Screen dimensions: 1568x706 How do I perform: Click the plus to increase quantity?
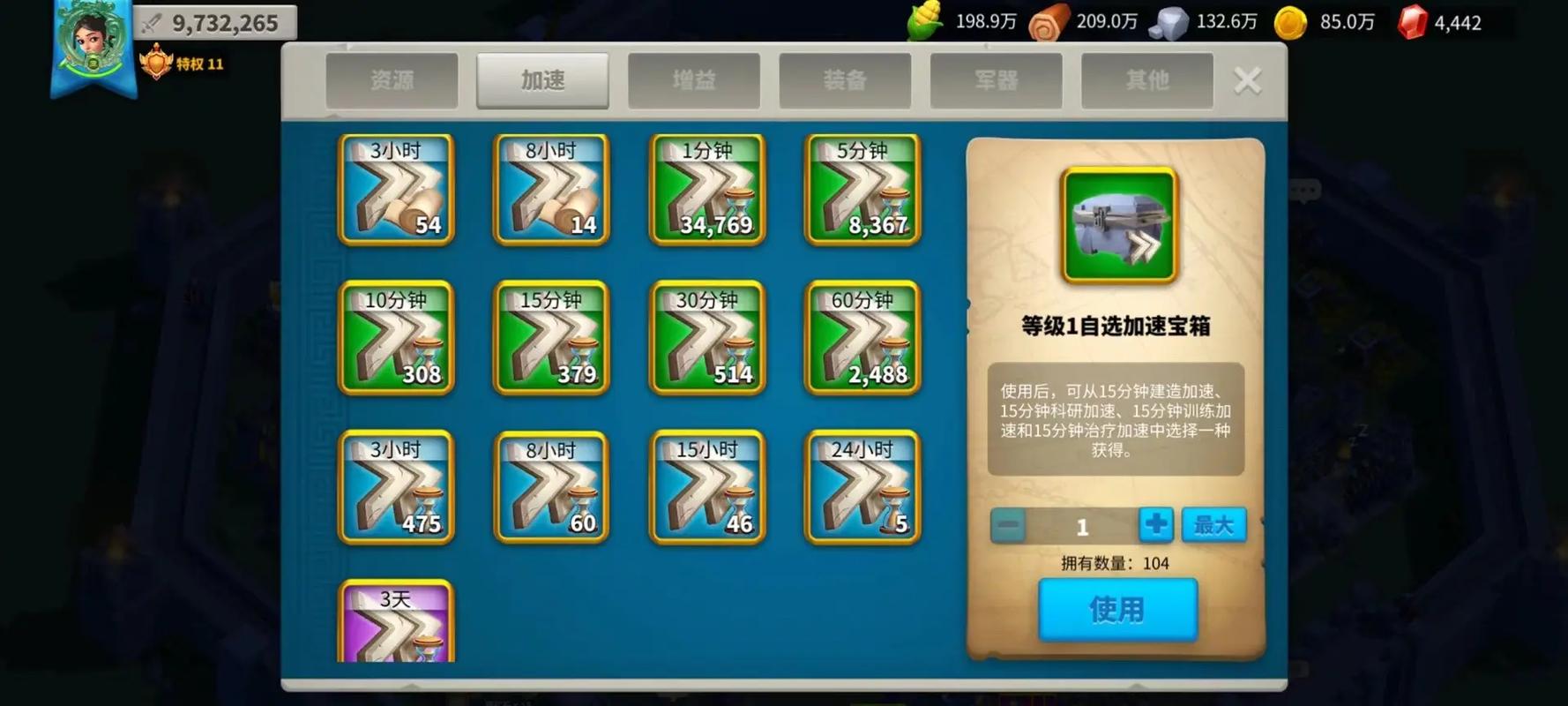click(1155, 524)
